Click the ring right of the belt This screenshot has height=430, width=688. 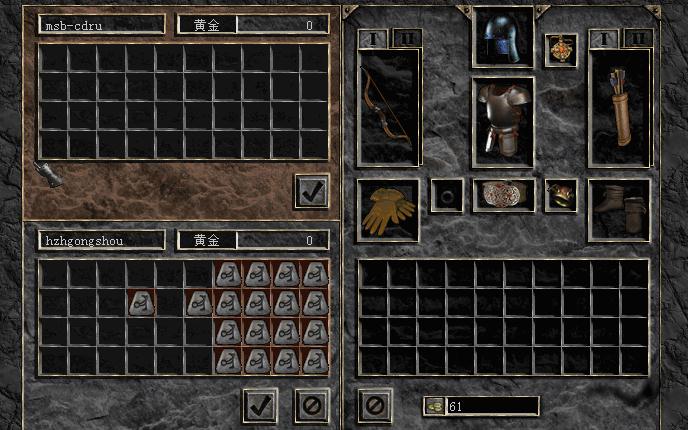point(561,195)
